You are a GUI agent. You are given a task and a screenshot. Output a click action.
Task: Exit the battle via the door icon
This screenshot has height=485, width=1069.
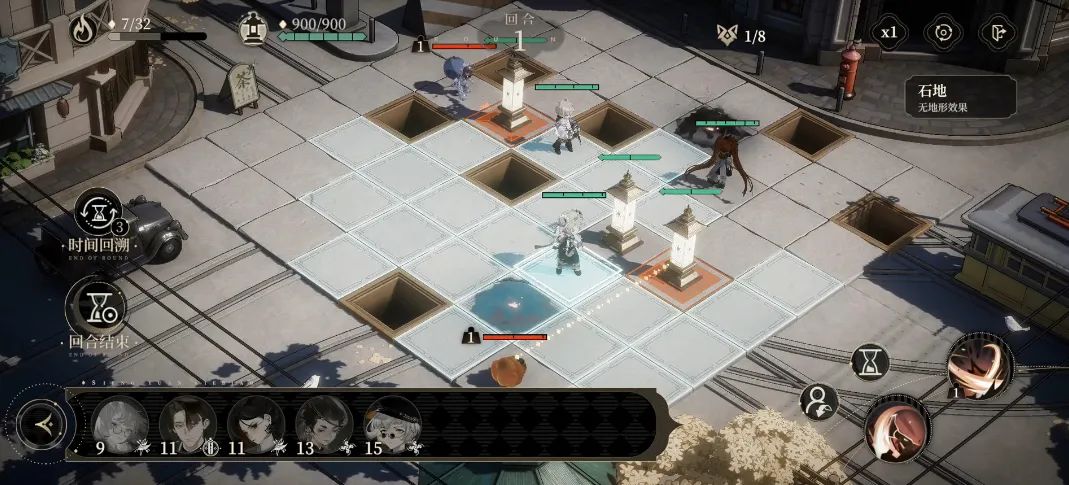click(x=996, y=32)
